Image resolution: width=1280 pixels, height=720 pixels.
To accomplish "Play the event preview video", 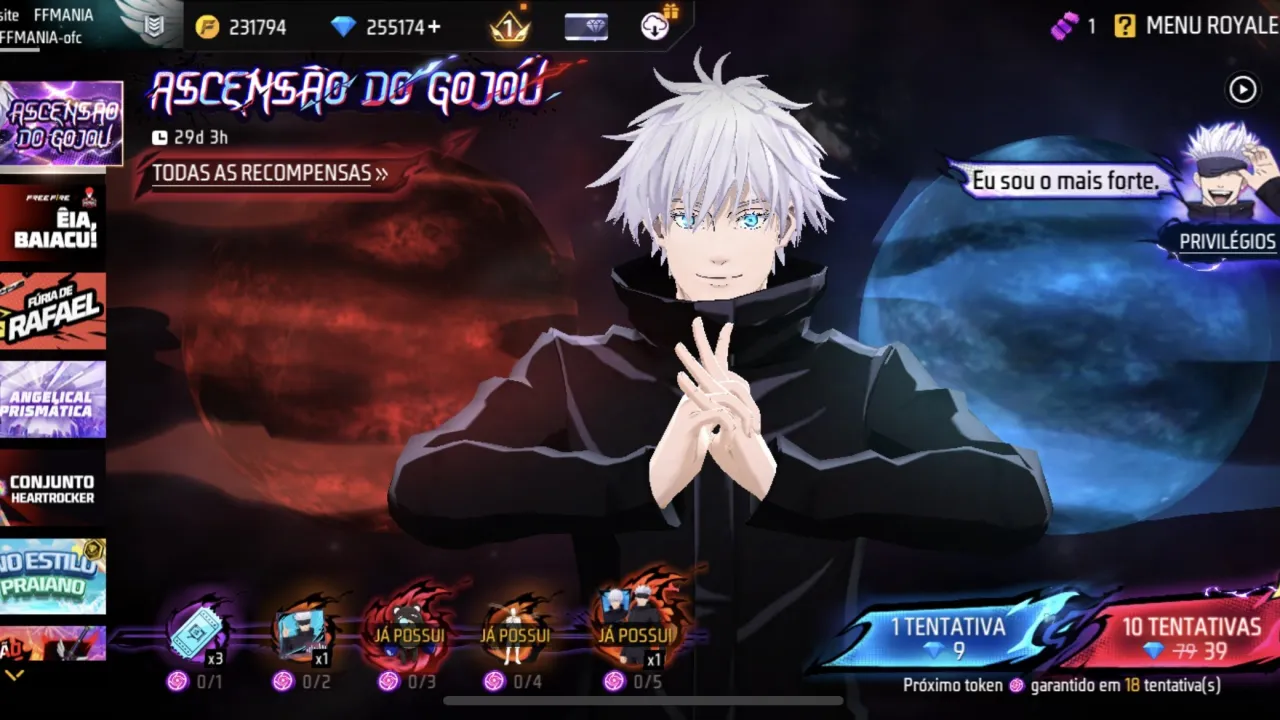I will click(x=1242, y=90).
